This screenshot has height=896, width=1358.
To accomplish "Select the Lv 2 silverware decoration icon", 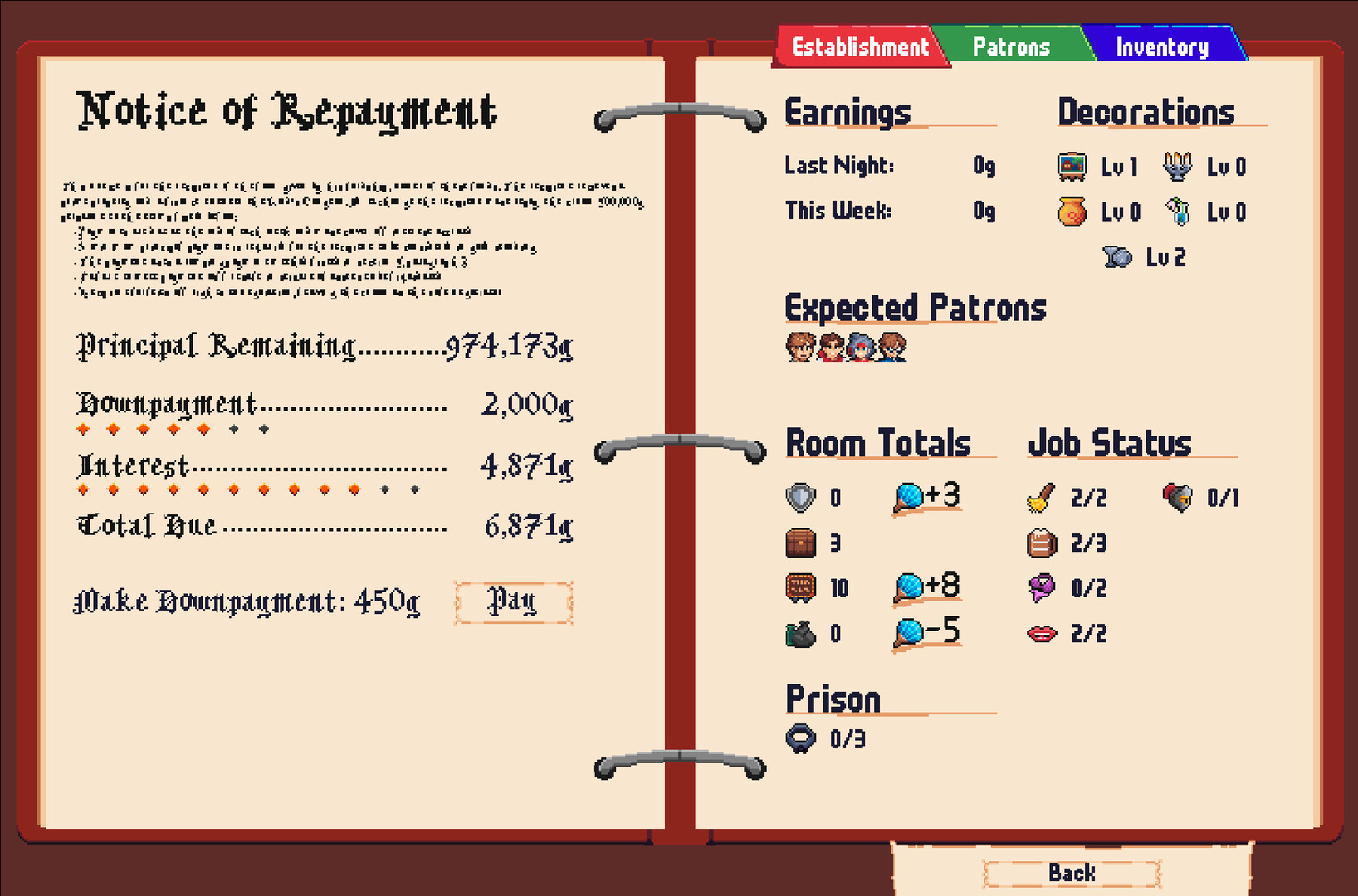I will tap(1116, 256).
